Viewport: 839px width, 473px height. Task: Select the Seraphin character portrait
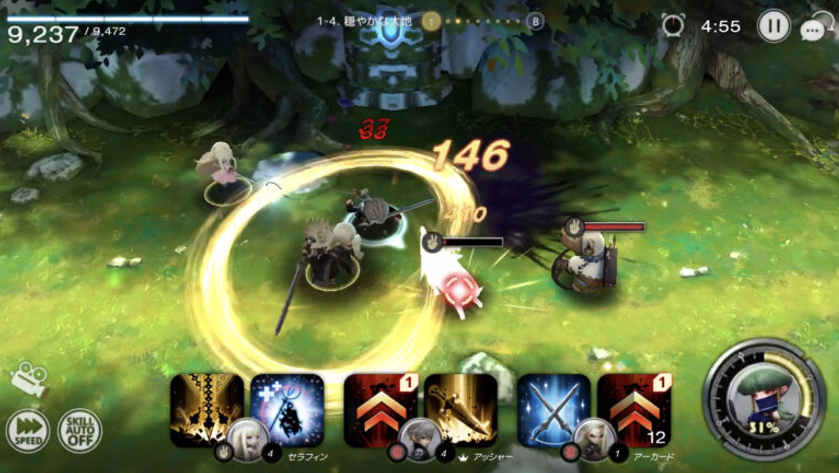tap(246, 436)
